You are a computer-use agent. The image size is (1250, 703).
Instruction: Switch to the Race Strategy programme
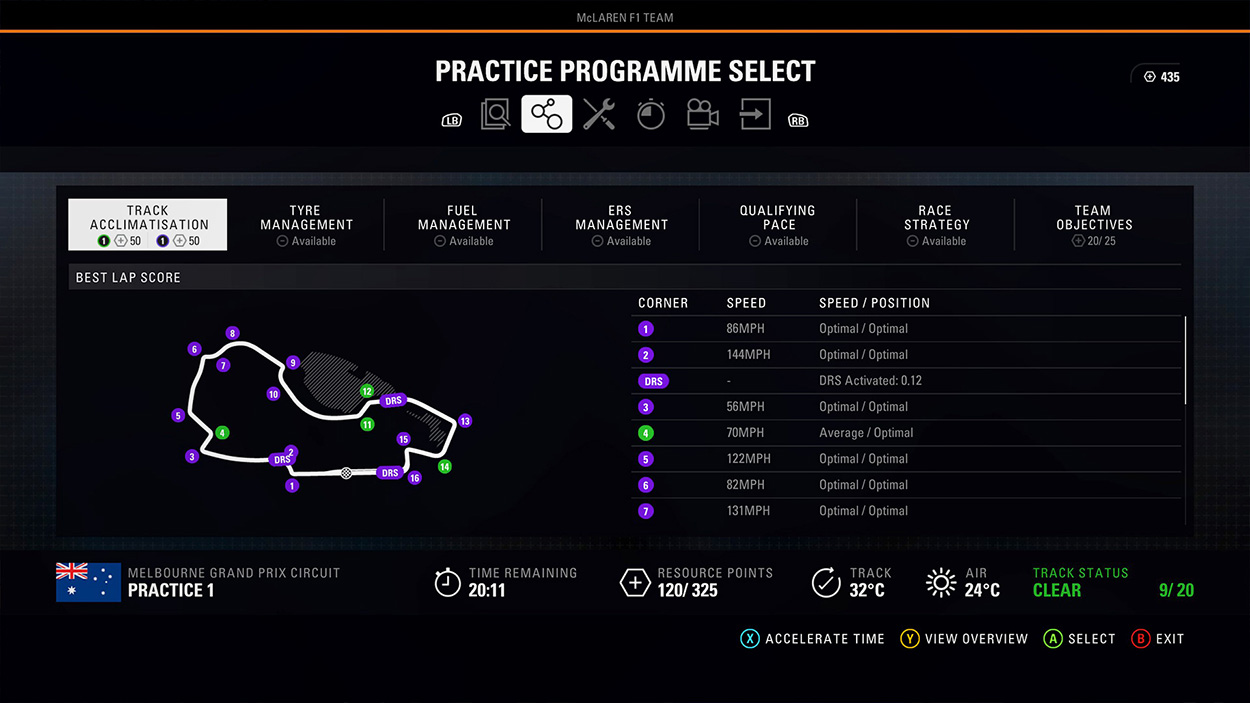click(x=936, y=224)
